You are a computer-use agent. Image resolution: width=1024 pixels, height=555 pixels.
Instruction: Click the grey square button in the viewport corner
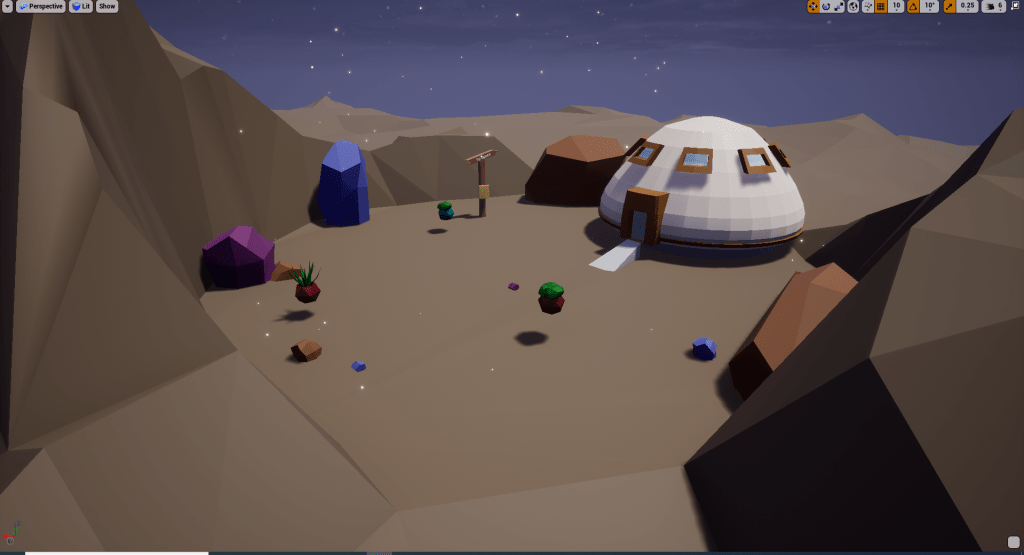tap(1014, 543)
